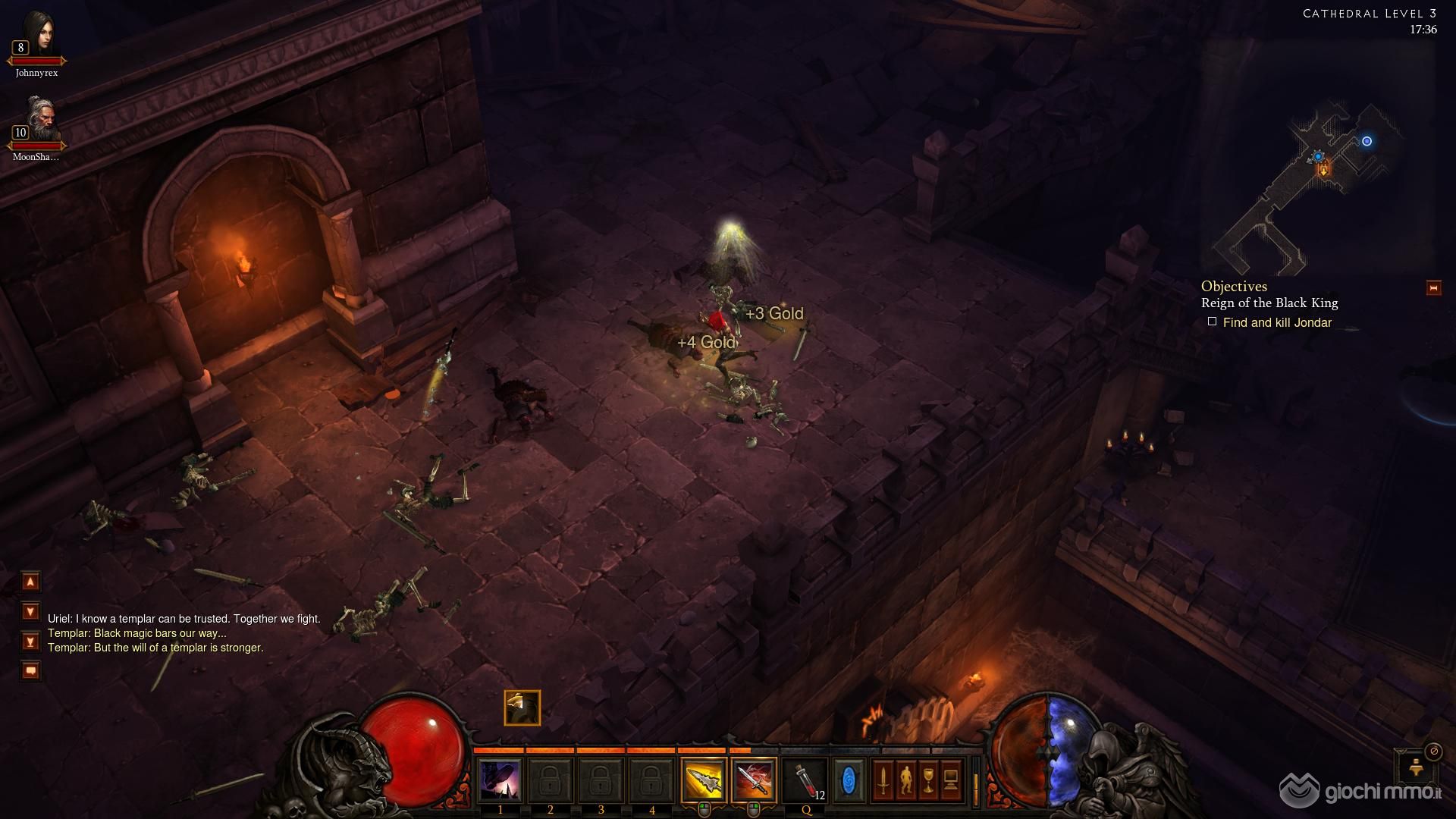Select the yellow spear primary attack skill
The width and height of the screenshot is (1456, 819).
click(703, 780)
